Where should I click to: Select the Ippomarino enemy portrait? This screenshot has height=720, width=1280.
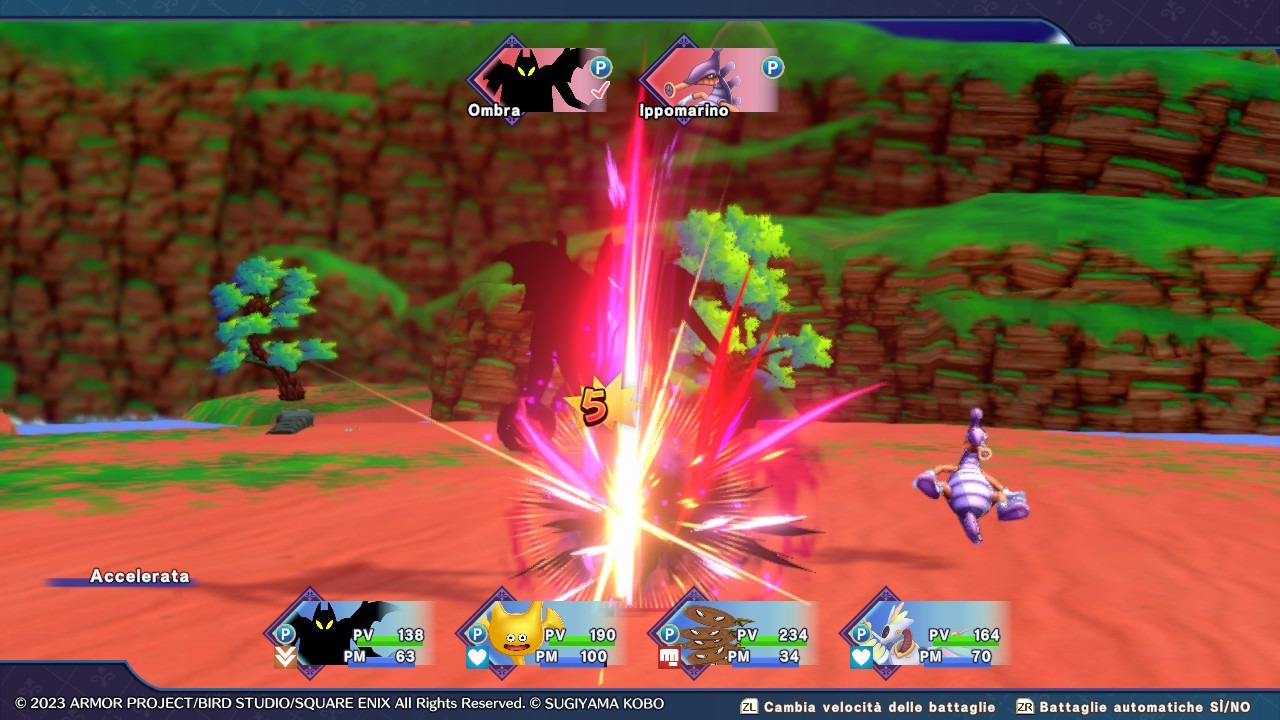point(712,80)
